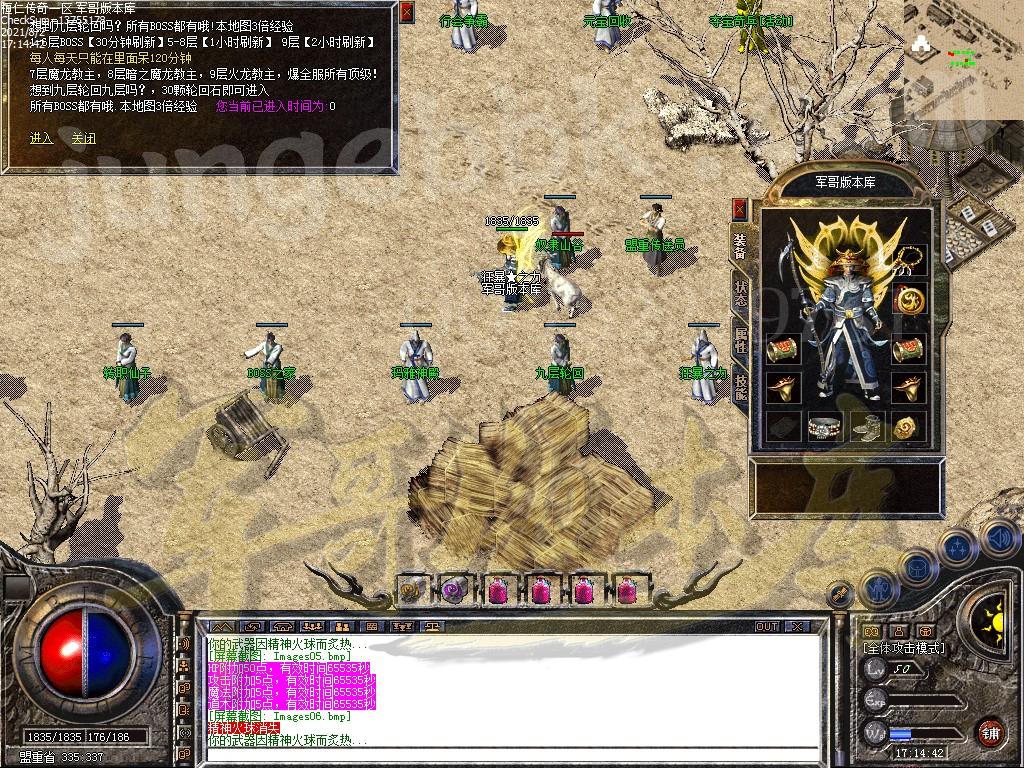This screenshot has width=1024, height=768.
Task: Show the 技能 (Skills) tab
Action: click(740, 386)
